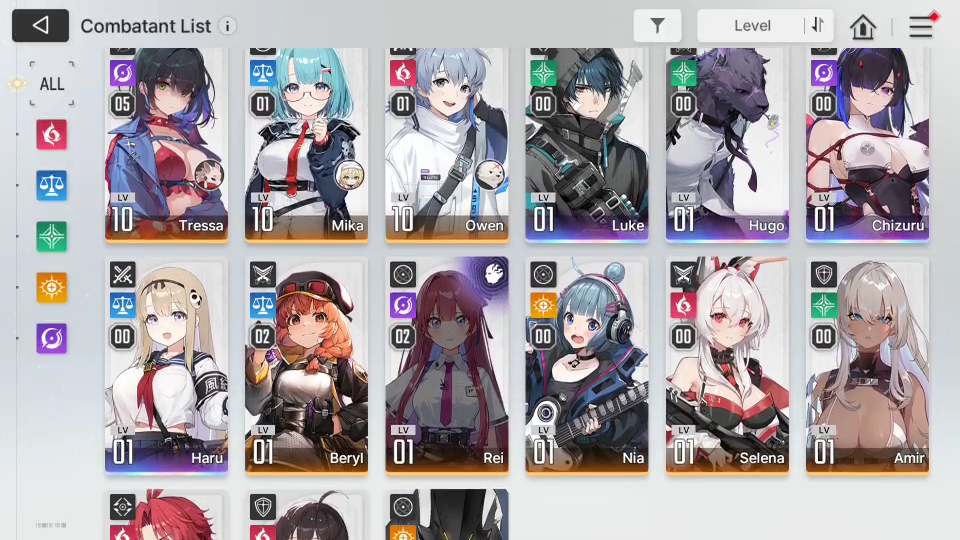Pick Beryl's combatant card

[306, 365]
